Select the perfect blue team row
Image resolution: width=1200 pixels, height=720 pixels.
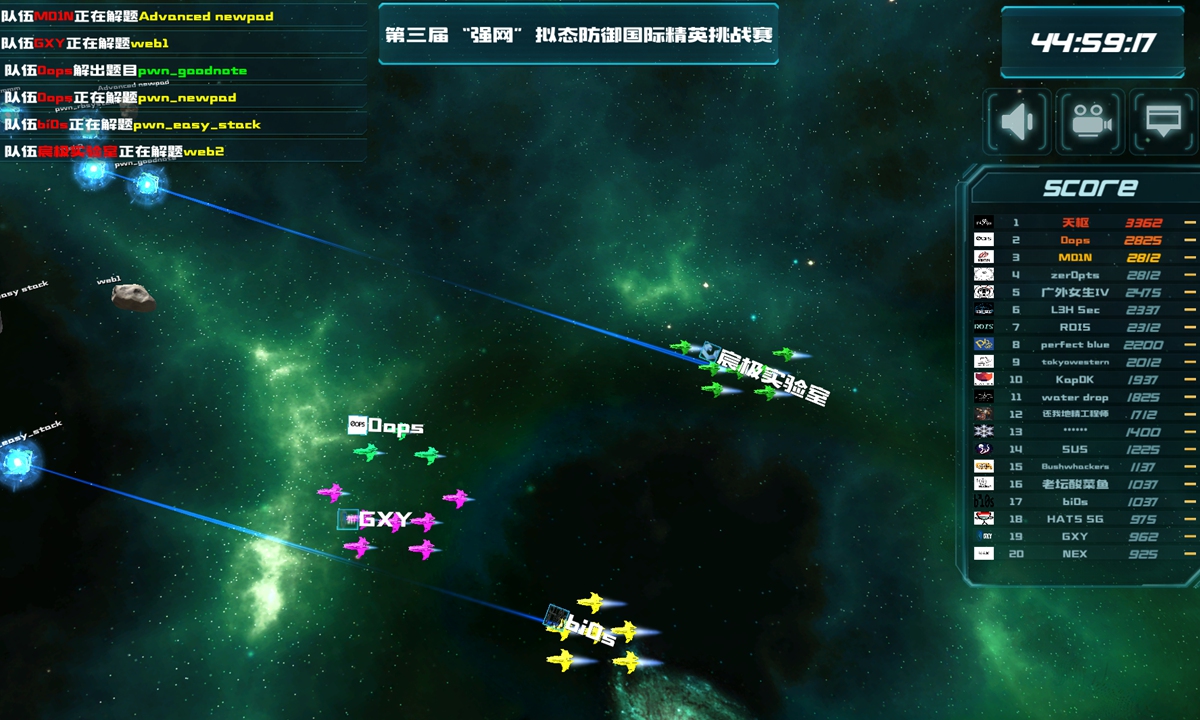(1075, 345)
